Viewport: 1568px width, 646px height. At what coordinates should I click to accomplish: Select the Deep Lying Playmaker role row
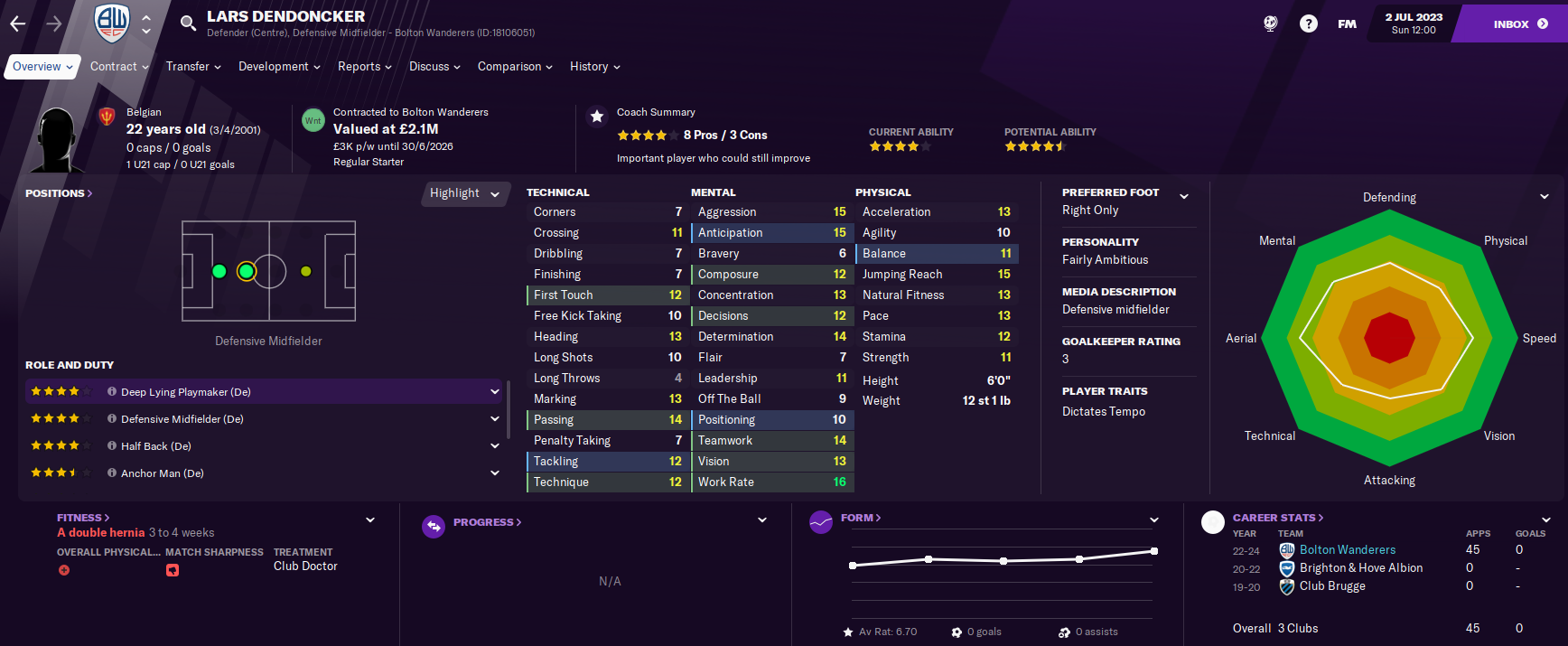click(262, 392)
